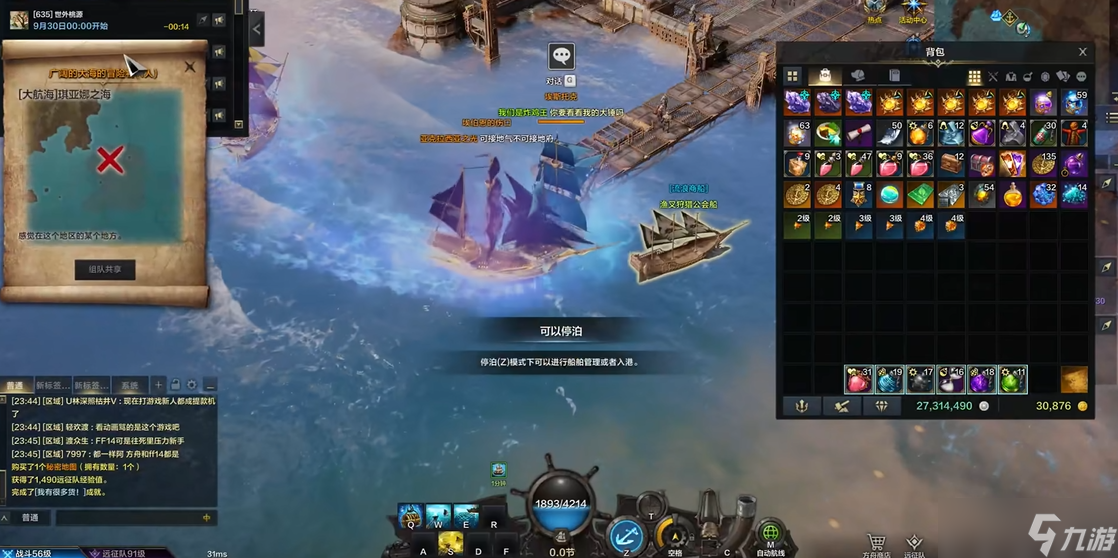Open the inventory sort grid button
This screenshot has width=1118, height=558.
click(974, 76)
